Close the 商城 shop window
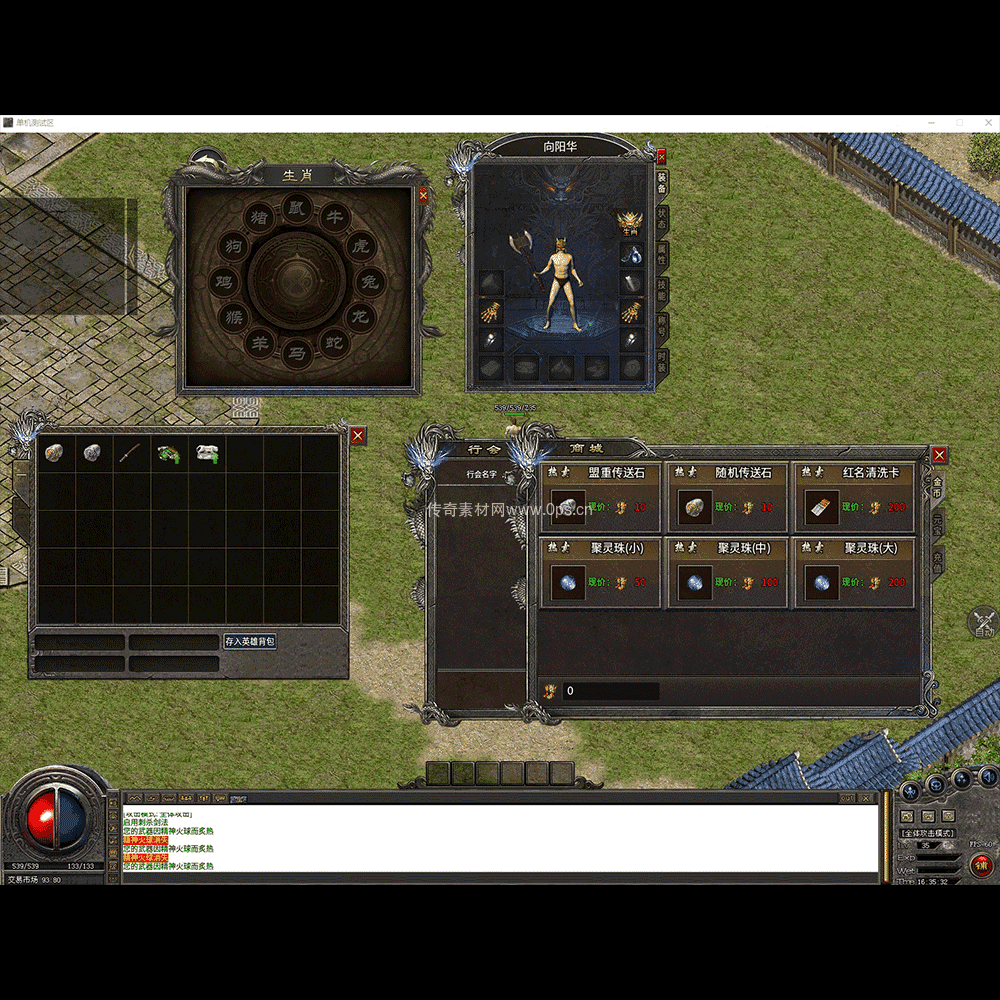Image resolution: width=1000 pixels, height=1000 pixels. (939, 455)
